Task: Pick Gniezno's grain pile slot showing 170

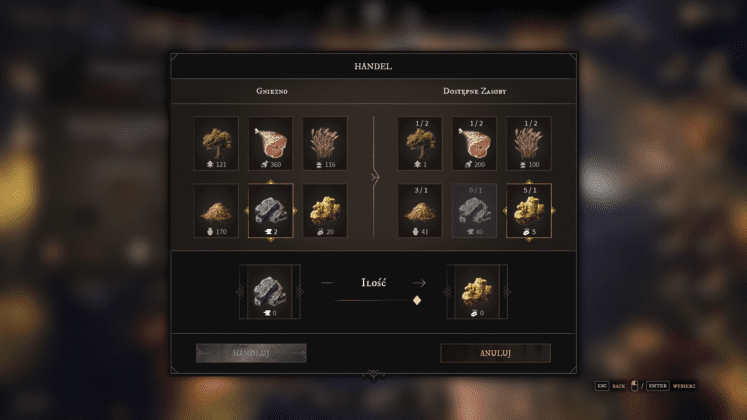Action: pos(216,210)
